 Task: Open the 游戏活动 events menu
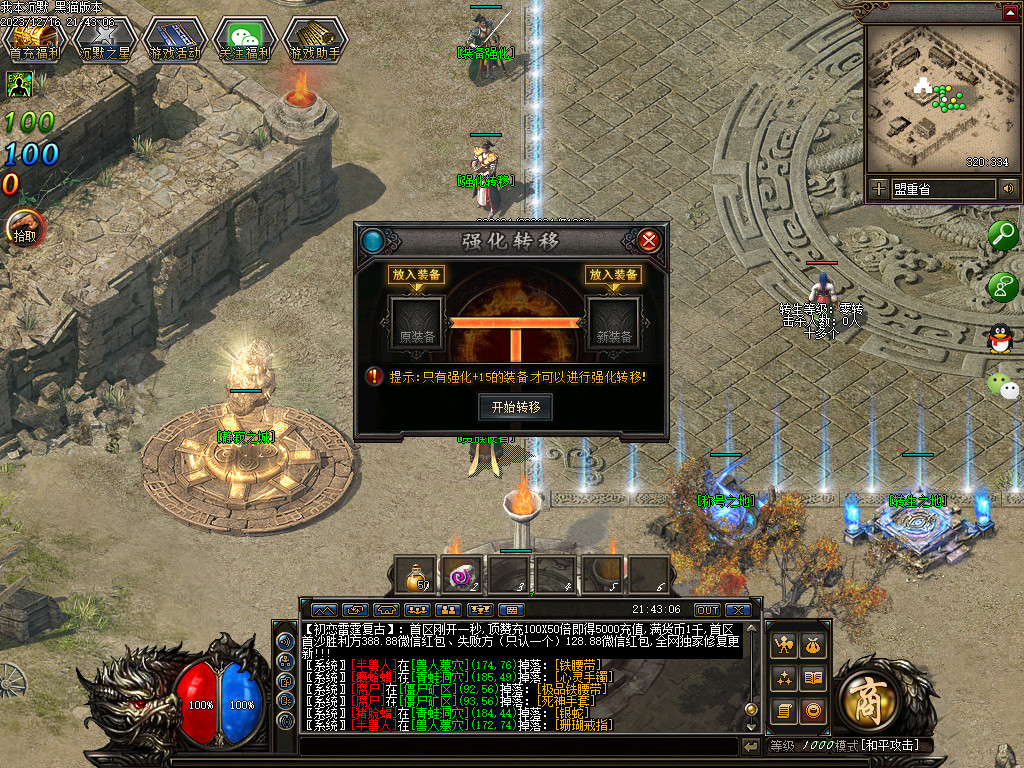coord(174,40)
